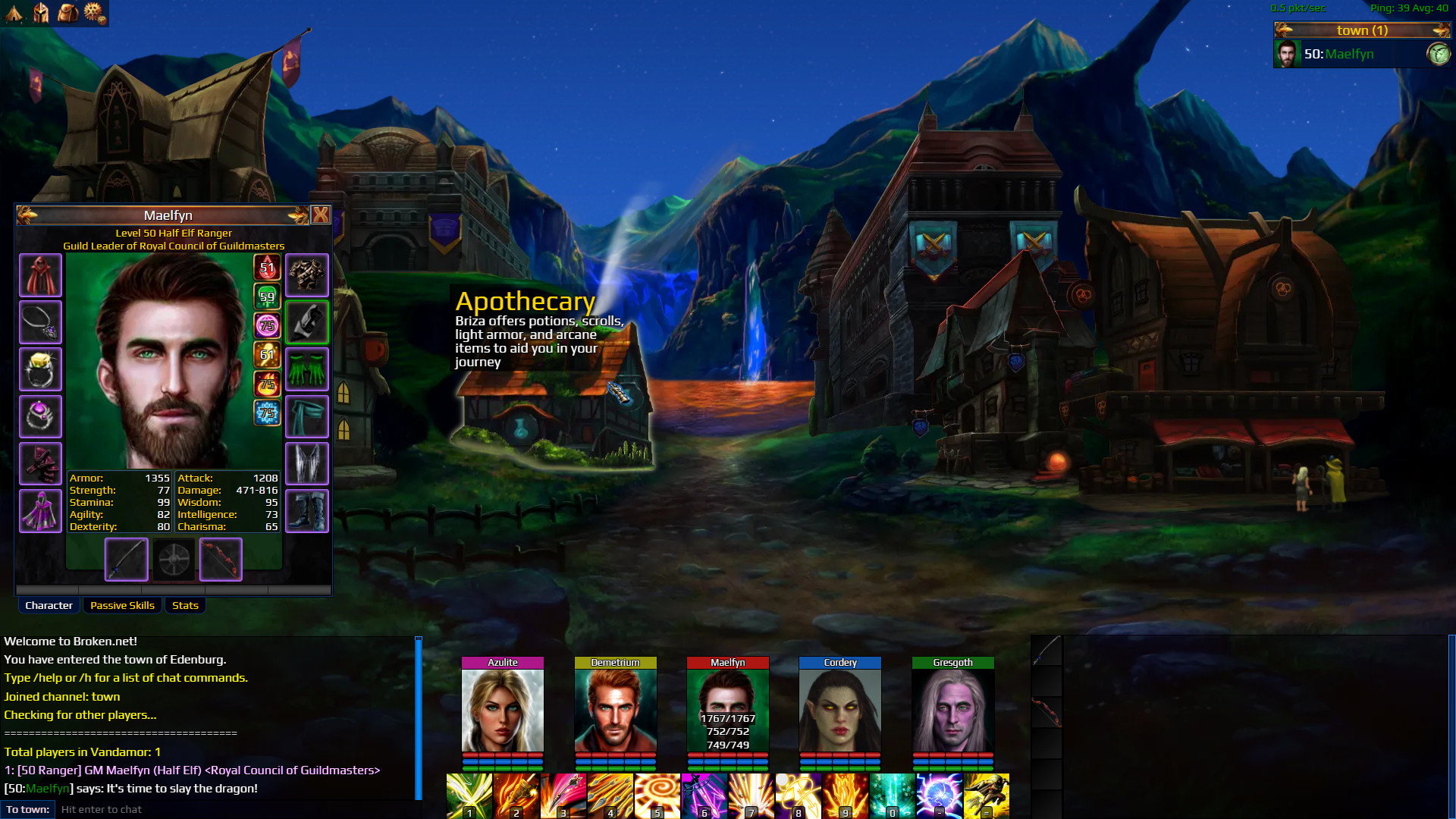Screen dimensions: 1456x819
Task: Select Azulite's party portrait
Action: click(x=503, y=710)
